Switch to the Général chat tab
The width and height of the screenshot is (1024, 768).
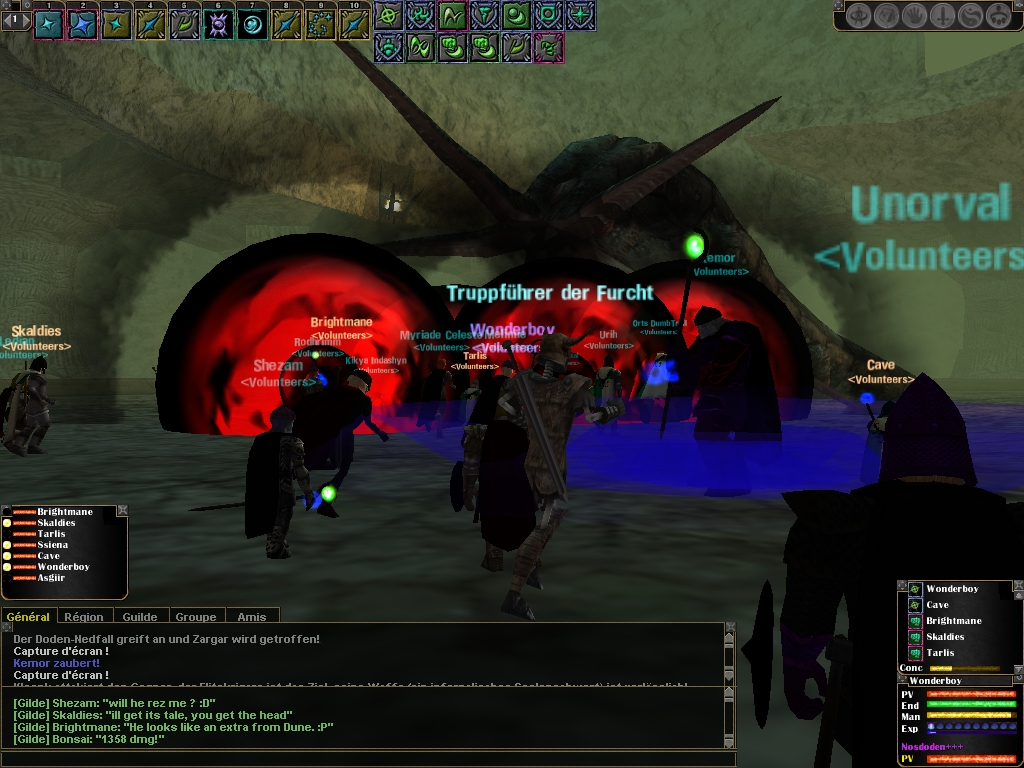(28, 617)
